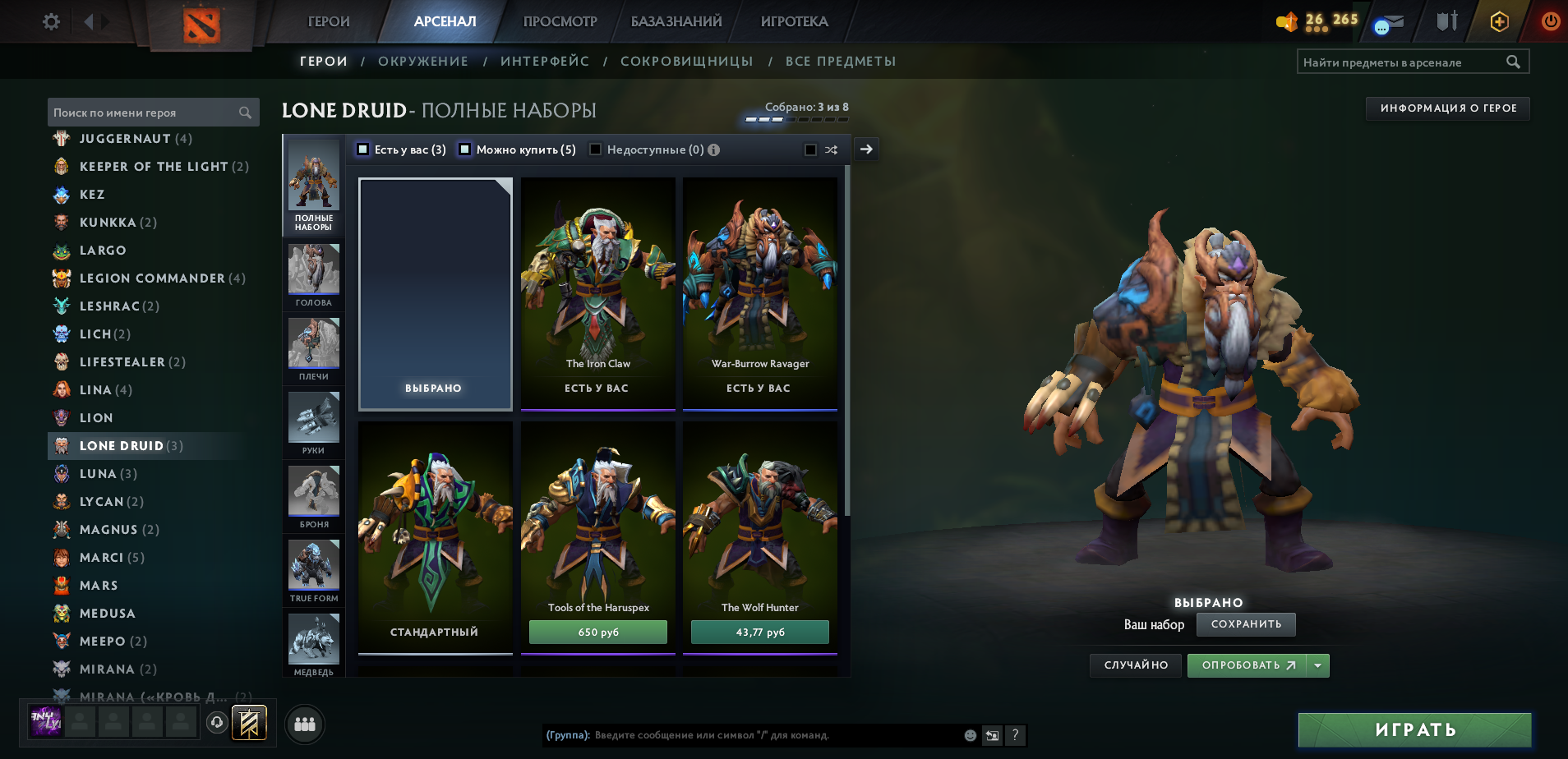This screenshot has height=759, width=1568.
Task: Open the dropdown beside ОПРОБОВАТЬ
Action: point(1319,665)
